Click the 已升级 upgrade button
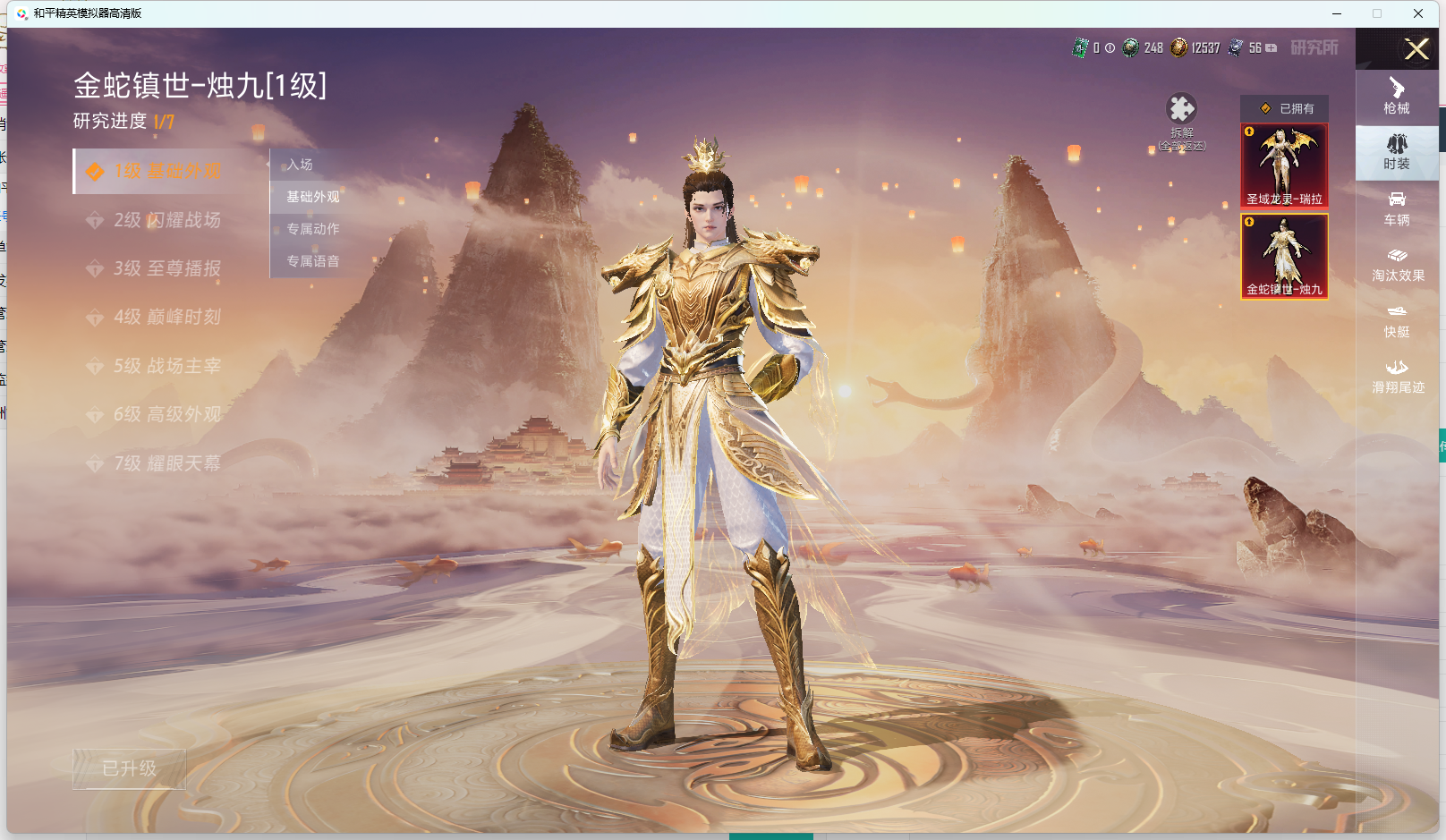The width and height of the screenshot is (1446, 840). pos(130,768)
